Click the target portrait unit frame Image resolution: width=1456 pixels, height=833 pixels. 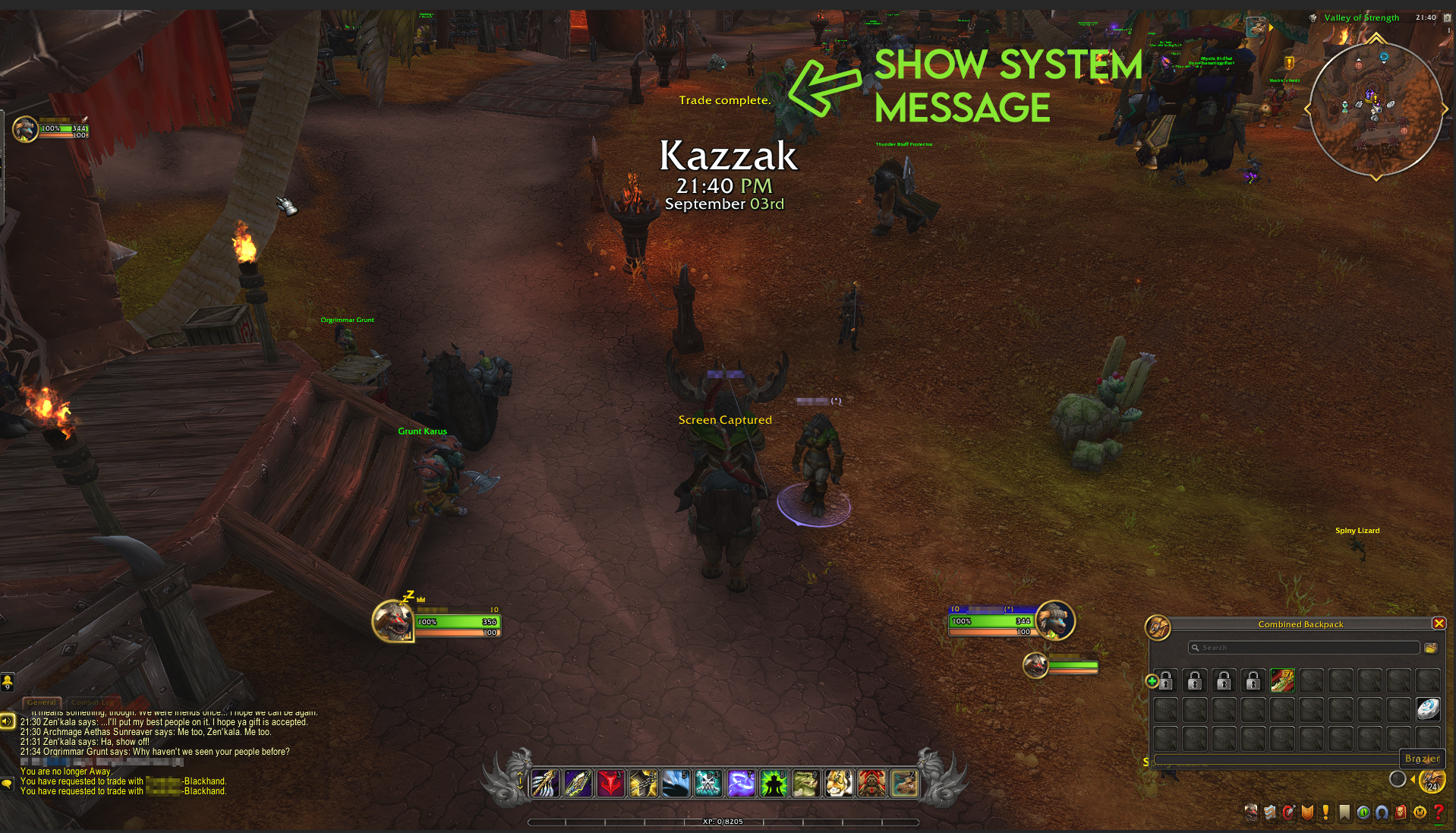click(x=1055, y=620)
